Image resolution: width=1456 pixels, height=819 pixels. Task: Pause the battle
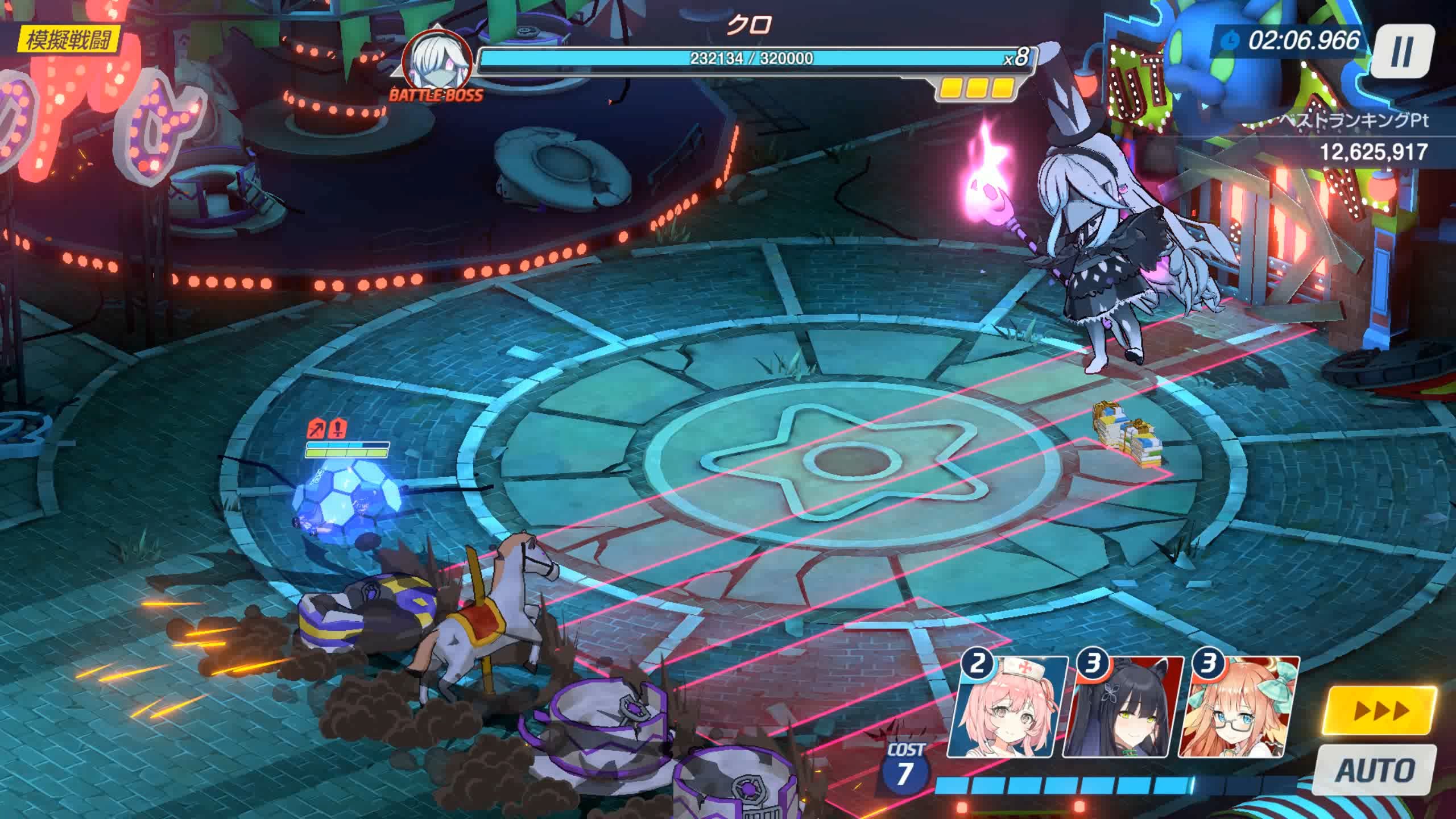(x=1400, y=52)
